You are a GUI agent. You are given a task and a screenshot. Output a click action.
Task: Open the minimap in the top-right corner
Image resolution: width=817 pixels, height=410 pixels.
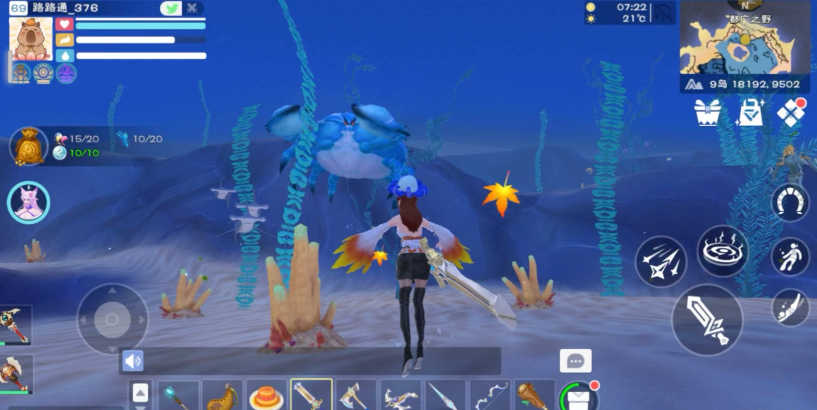747,47
